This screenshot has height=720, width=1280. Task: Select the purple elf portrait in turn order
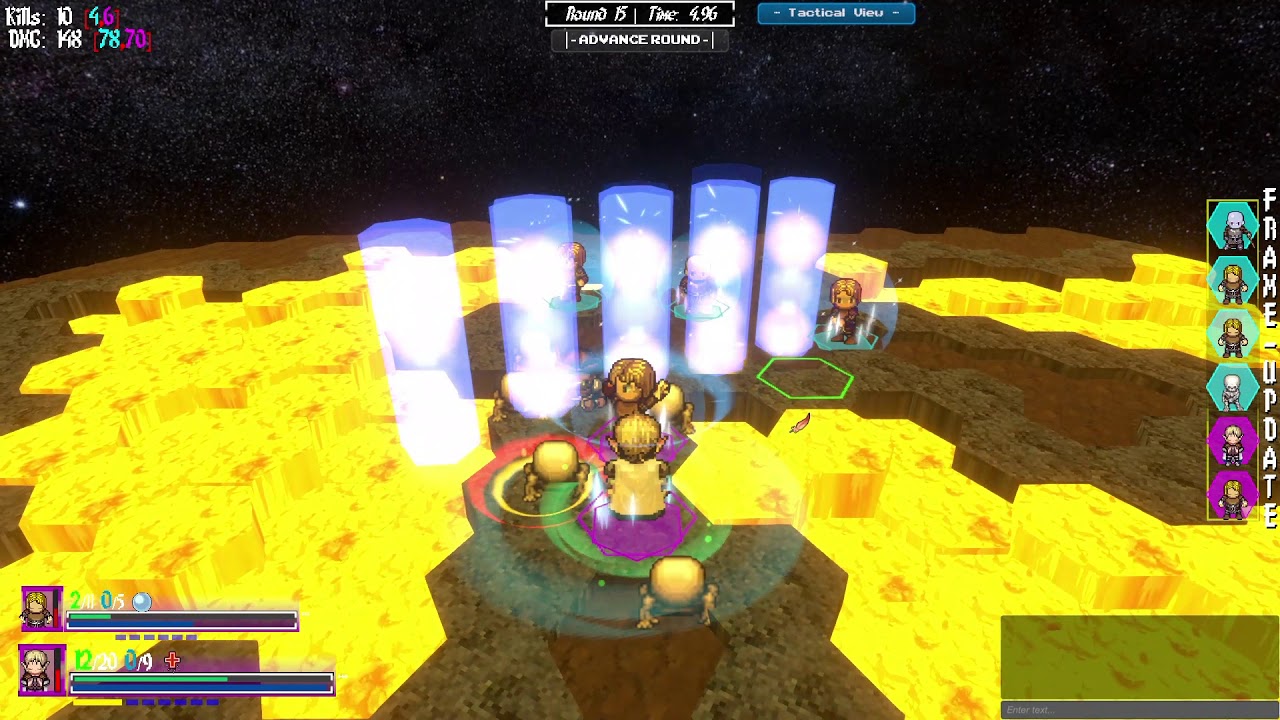[x=1233, y=441]
